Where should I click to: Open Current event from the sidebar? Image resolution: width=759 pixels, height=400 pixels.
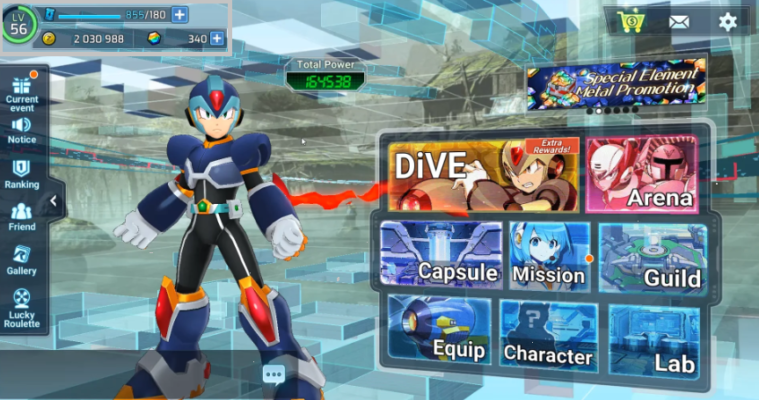tap(22, 91)
